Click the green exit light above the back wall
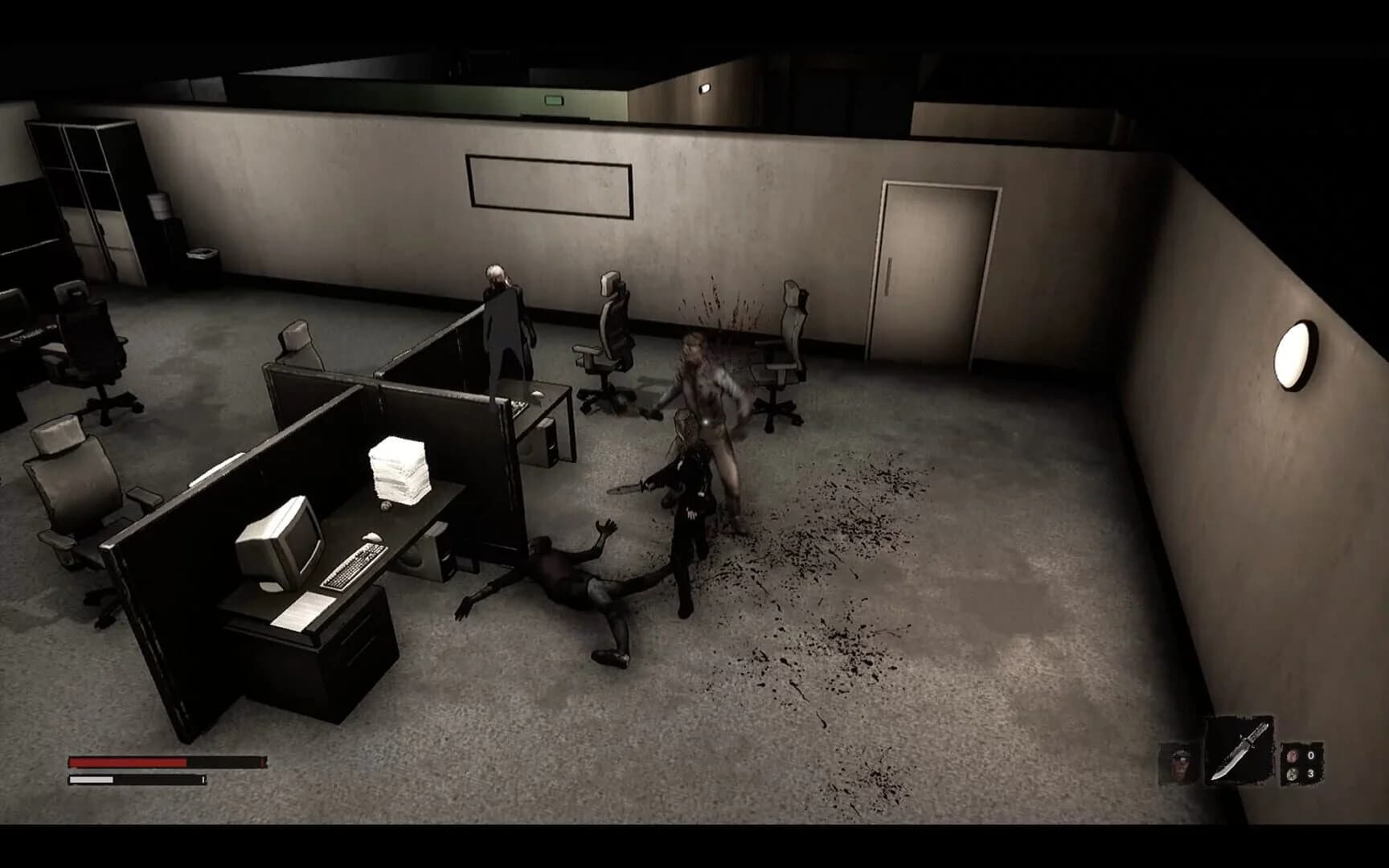 (552, 100)
